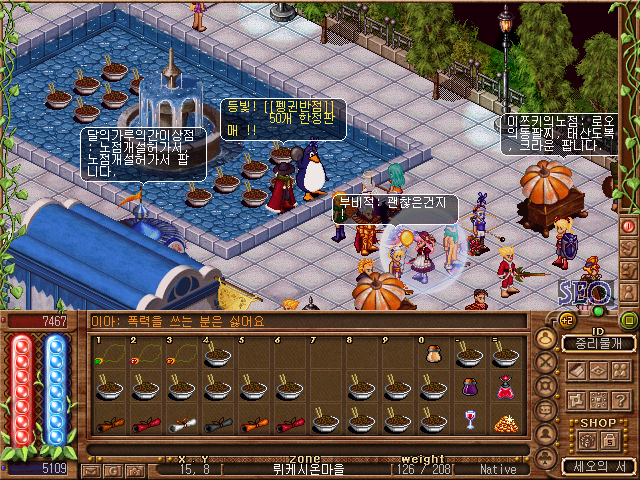Screen dimensions: 640x480
Task: Click the green square button beside the panel
Action: tap(629, 321)
